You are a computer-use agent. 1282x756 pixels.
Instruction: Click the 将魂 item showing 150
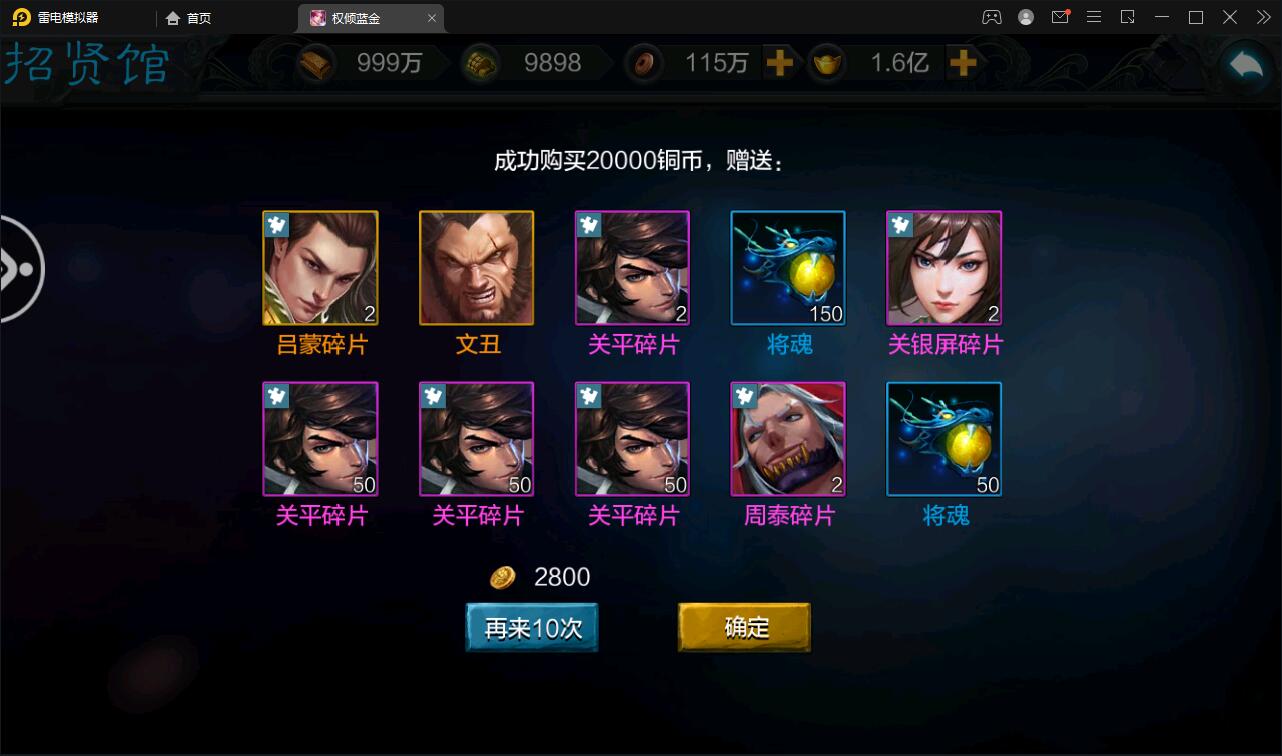788,267
